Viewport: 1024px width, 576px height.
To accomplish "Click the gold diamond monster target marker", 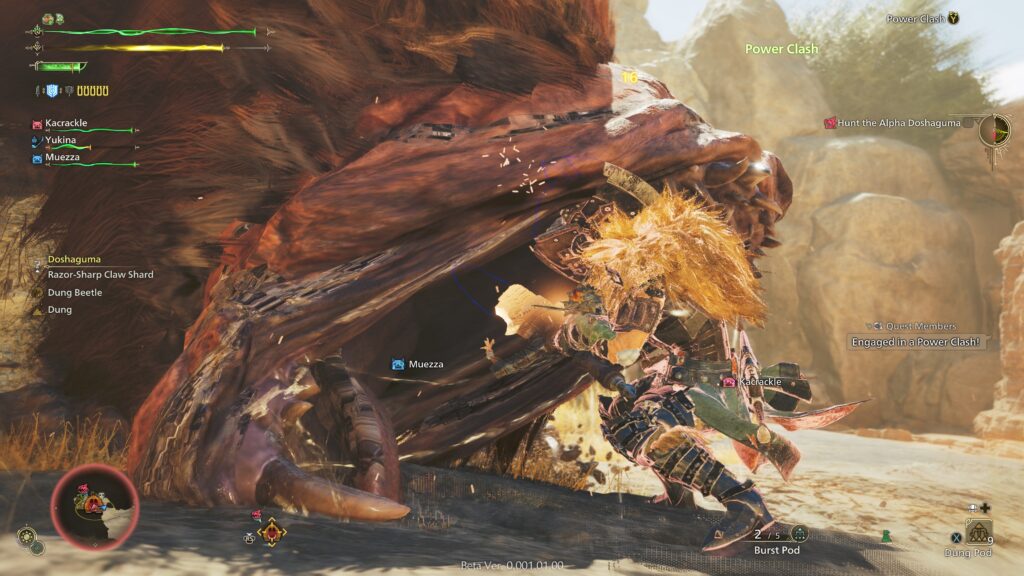I will coord(270,532).
